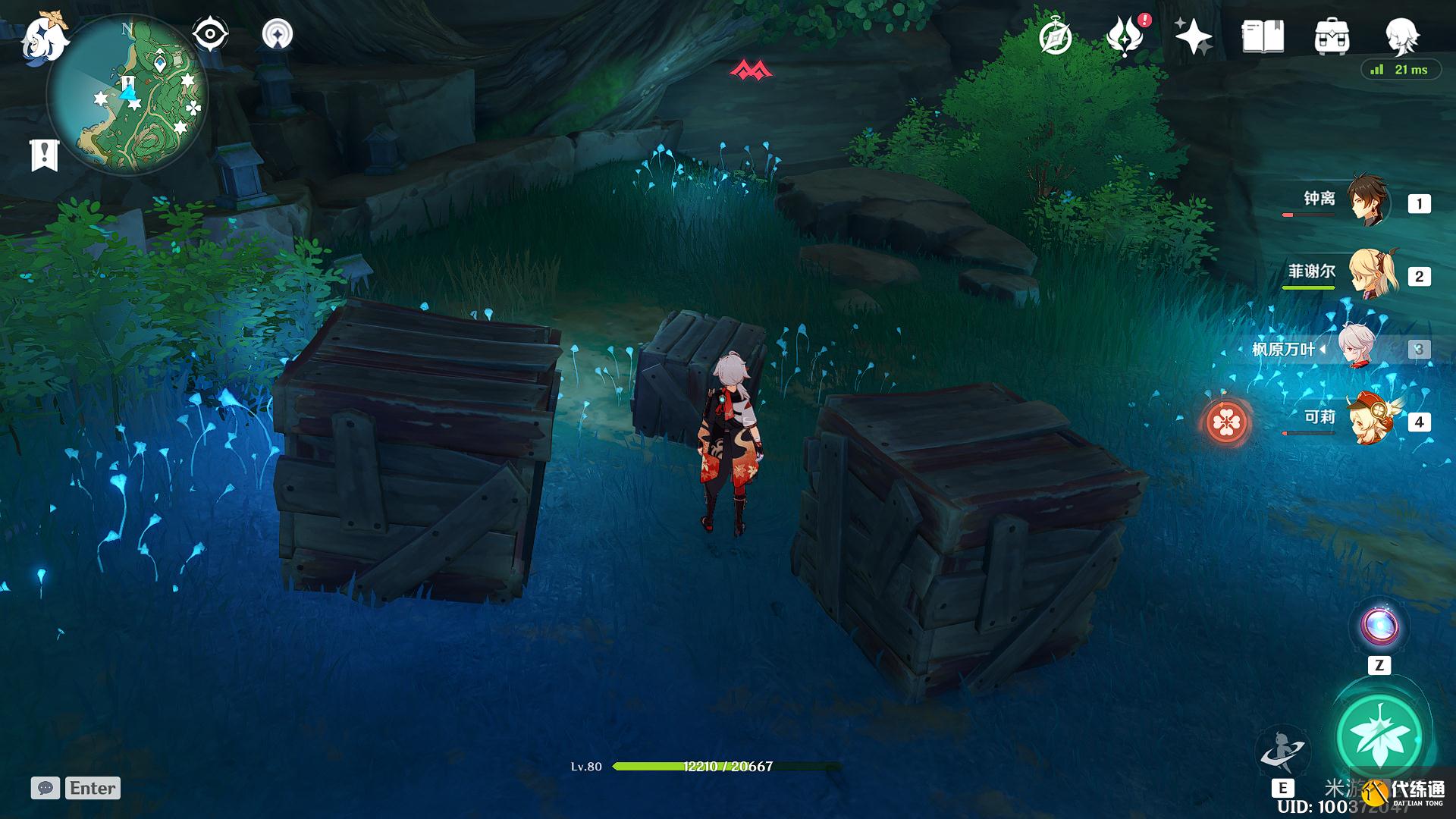This screenshot has height=819, width=1456.
Task: Open the adventurer handbook book icon
Action: (x=1263, y=36)
